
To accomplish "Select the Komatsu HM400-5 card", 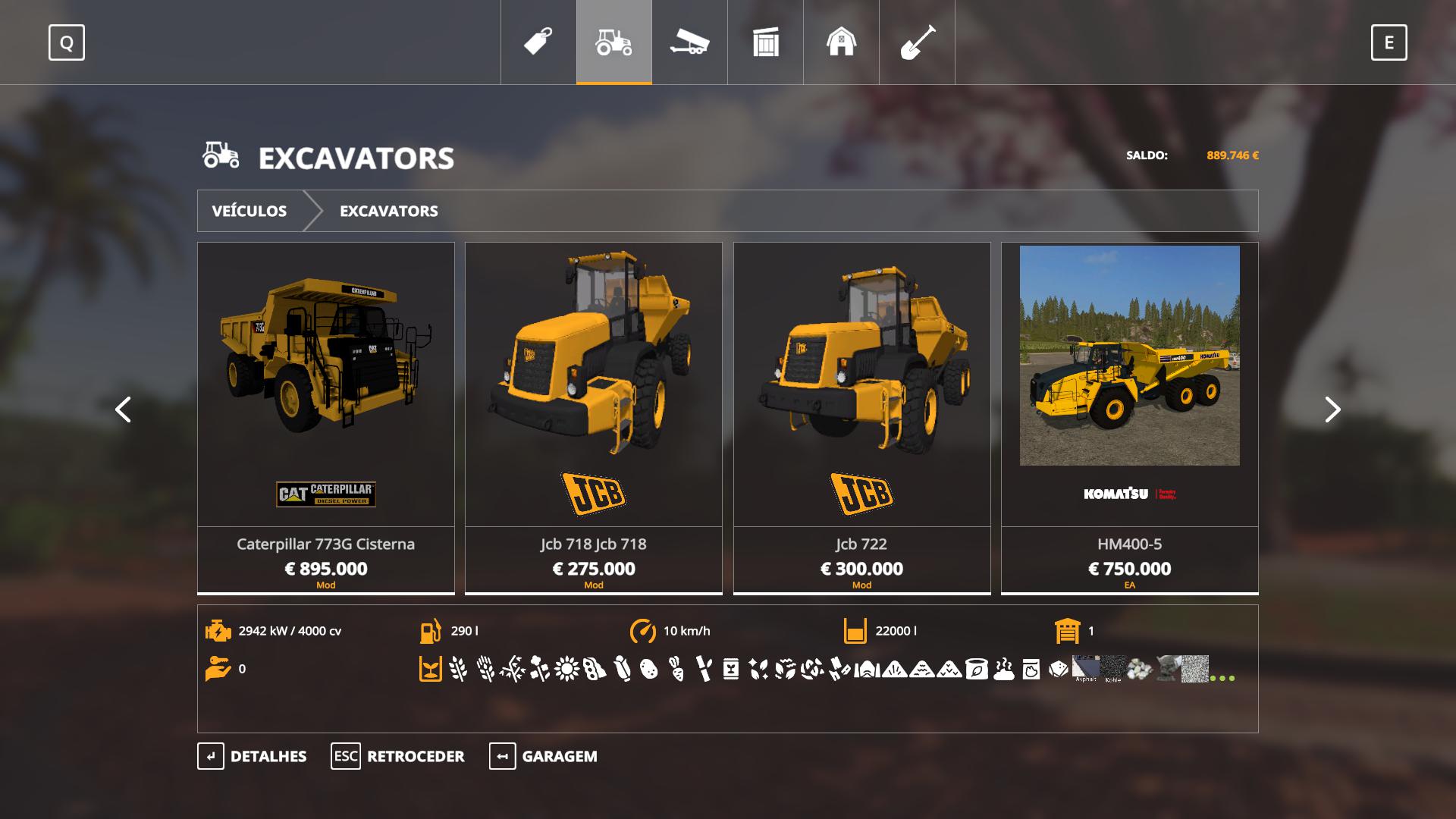I will coord(1129,417).
